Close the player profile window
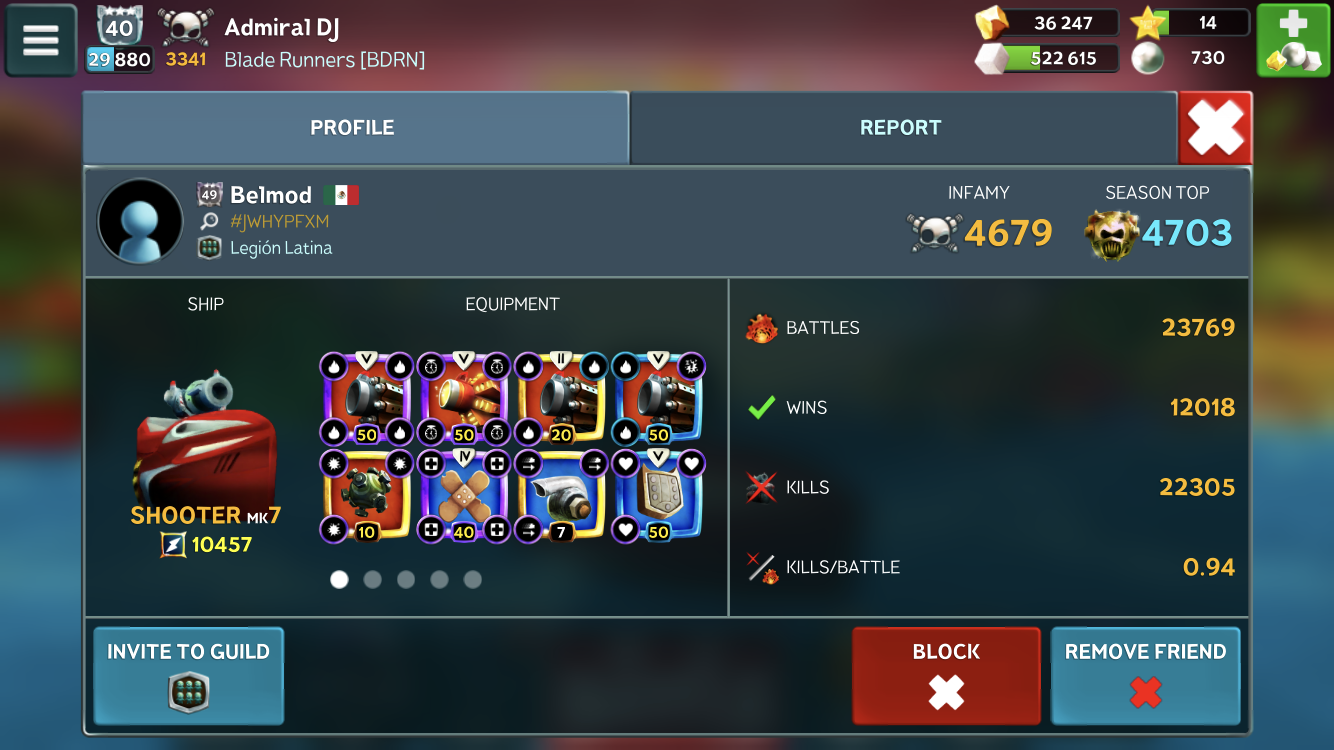This screenshot has width=1334, height=750. (x=1215, y=128)
